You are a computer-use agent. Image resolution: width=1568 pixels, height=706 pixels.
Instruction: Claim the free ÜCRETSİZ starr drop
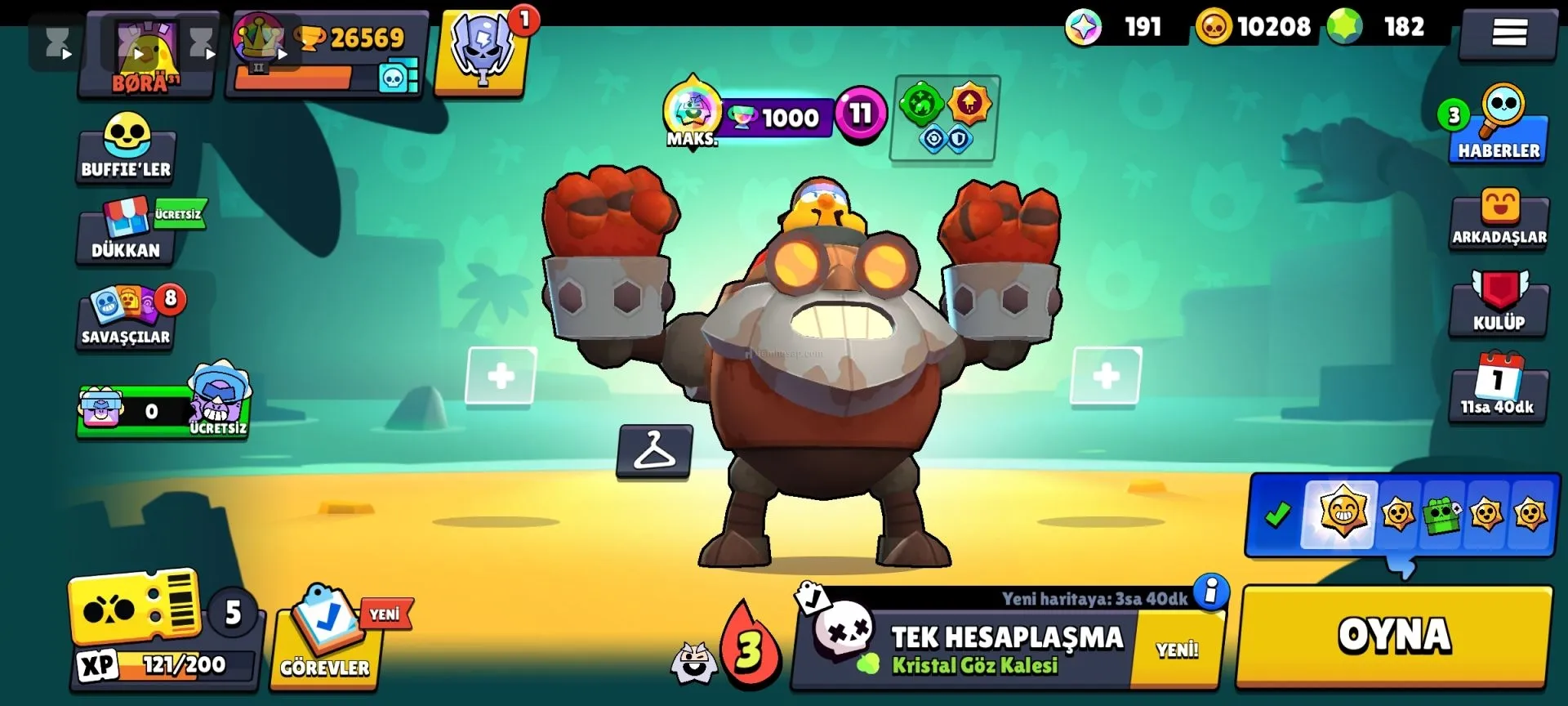point(163,409)
